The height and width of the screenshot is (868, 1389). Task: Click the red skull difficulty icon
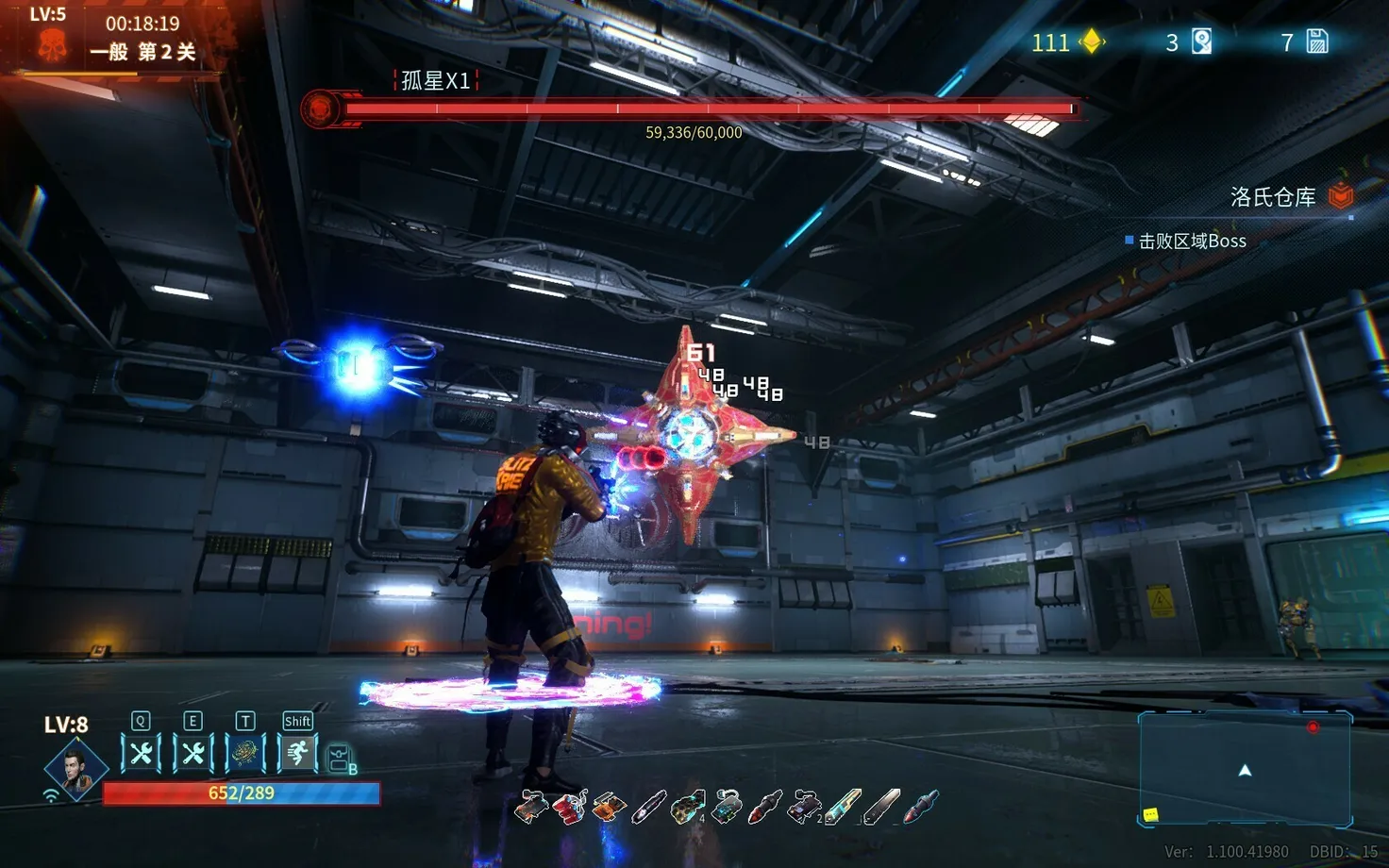coord(52,45)
